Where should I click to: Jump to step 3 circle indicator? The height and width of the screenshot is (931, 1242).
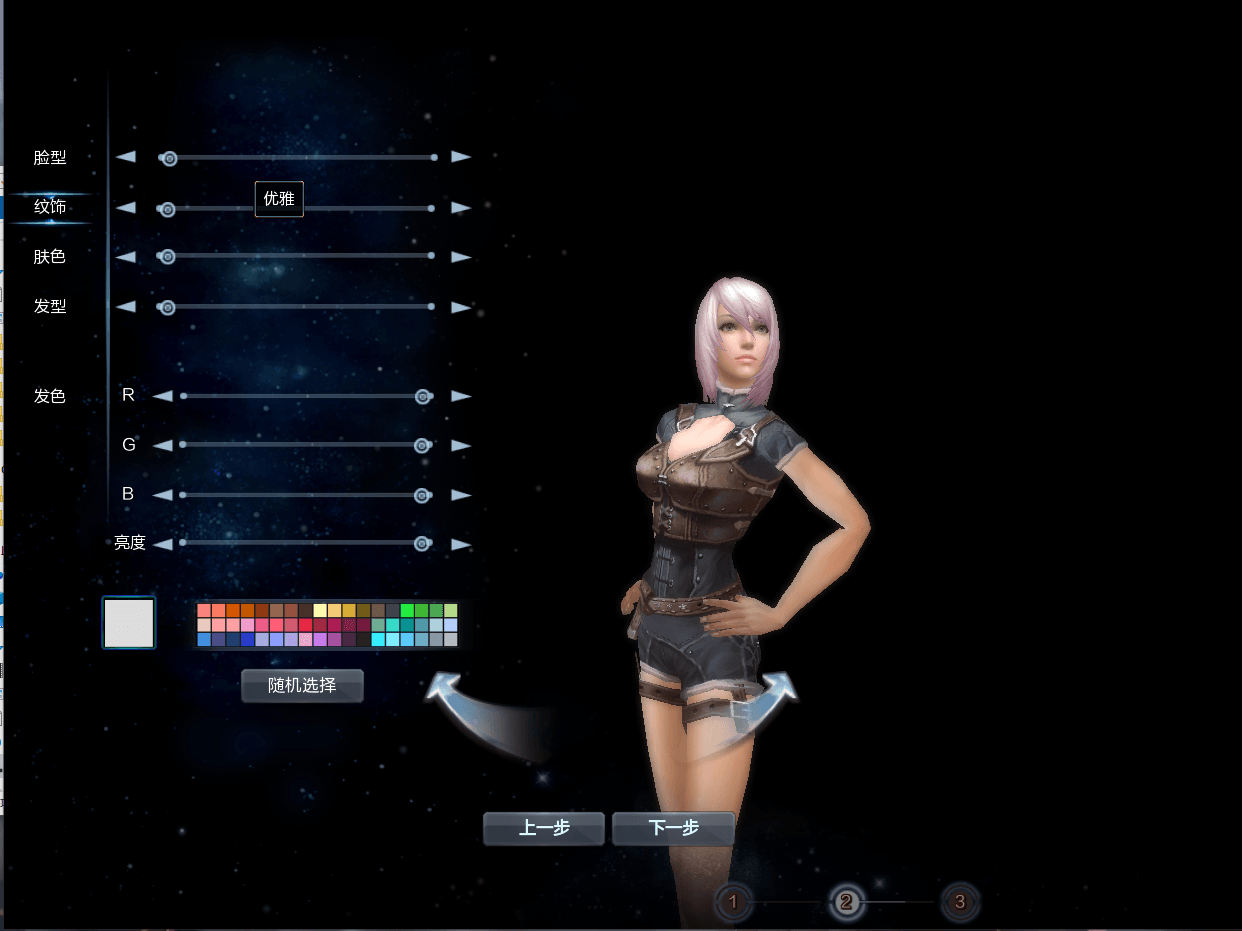point(960,903)
